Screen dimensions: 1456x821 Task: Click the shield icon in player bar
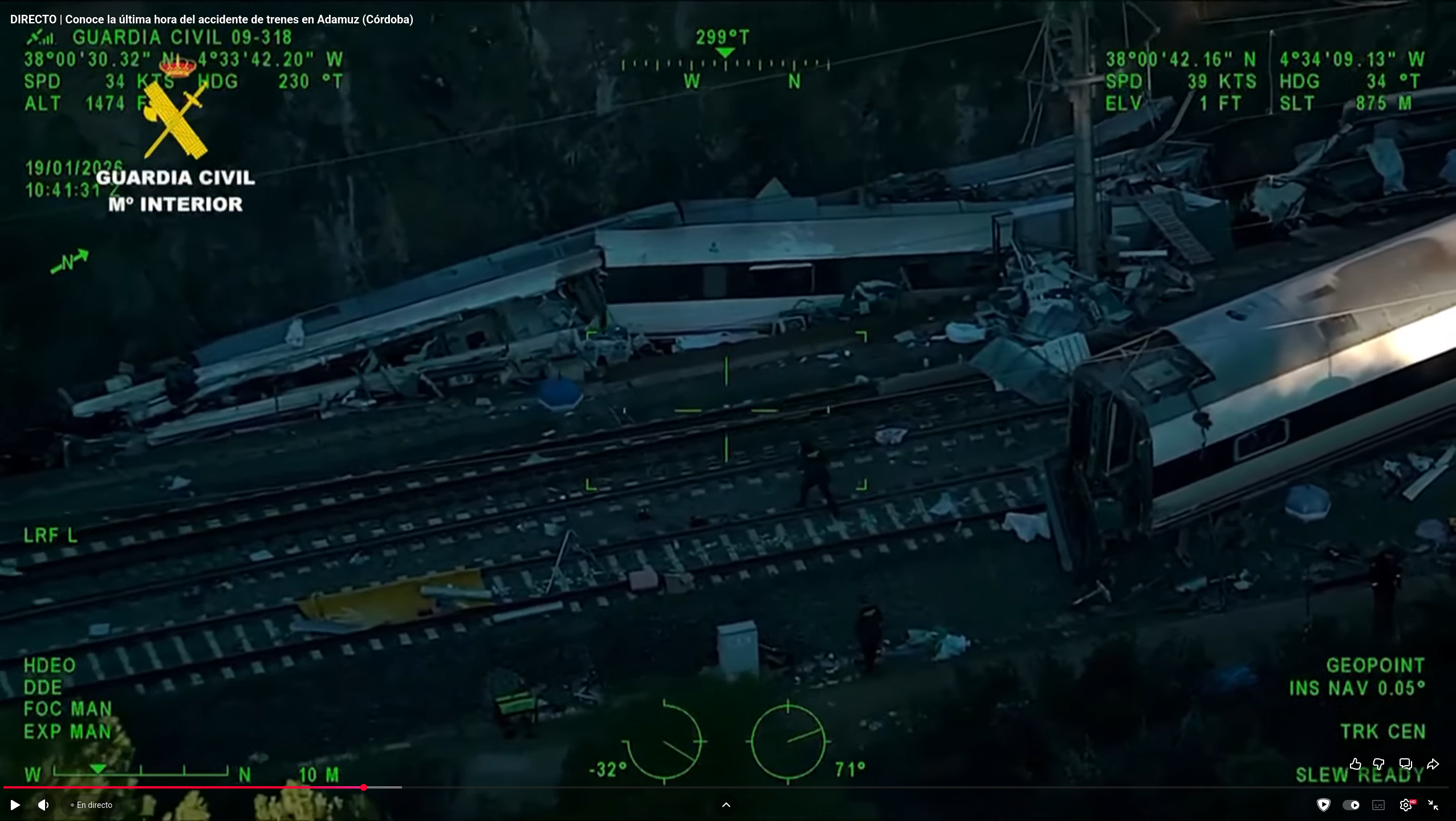(1324, 805)
